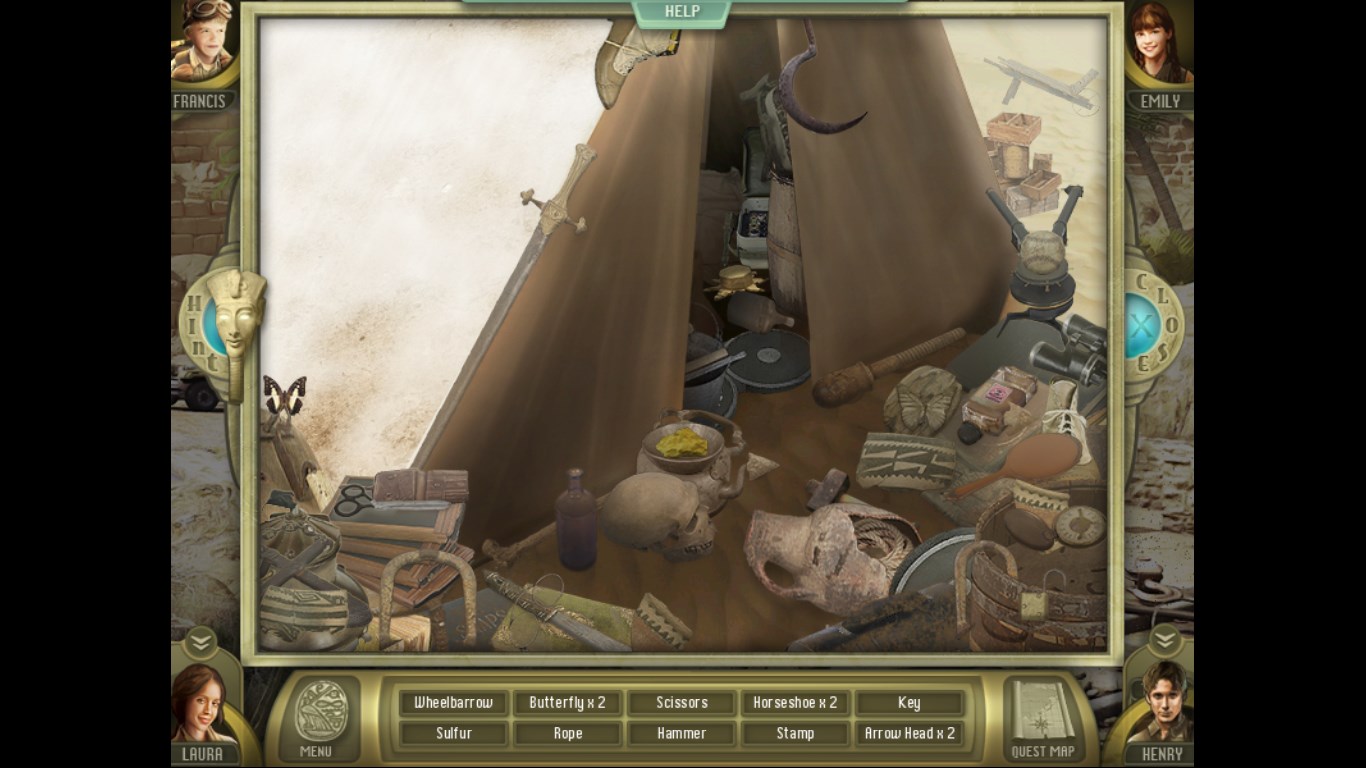Select Francis character portrait
1366x768 pixels.
pos(202,45)
